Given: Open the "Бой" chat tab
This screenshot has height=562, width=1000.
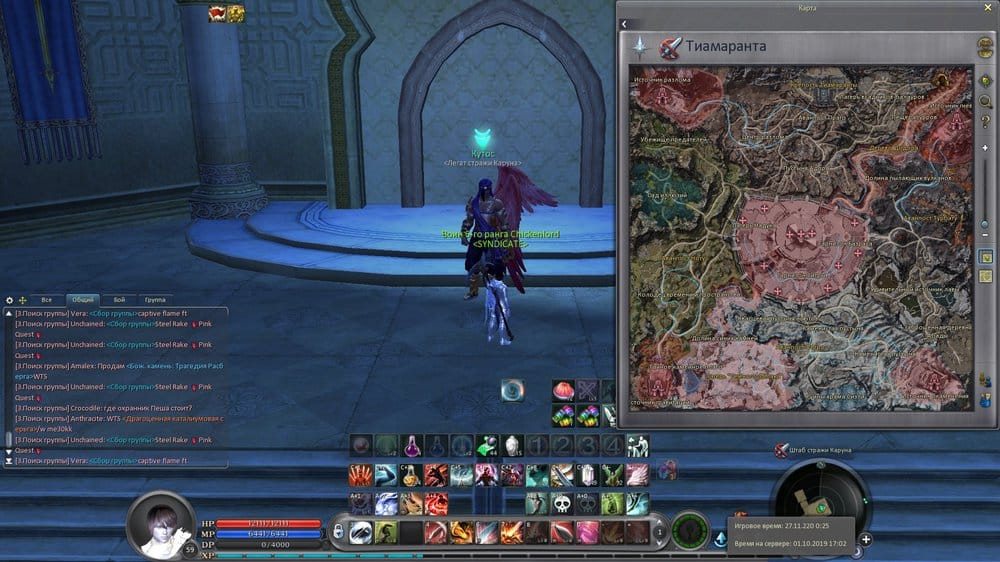Looking at the screenshot, I should pos(119,299).
